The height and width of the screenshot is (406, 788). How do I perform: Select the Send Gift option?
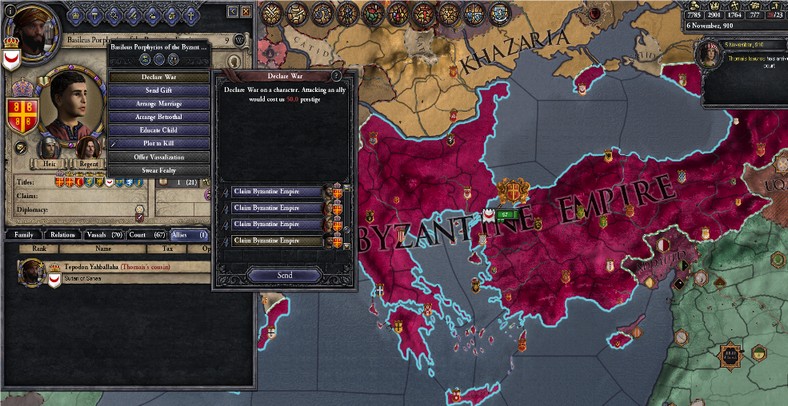click(x=160, y=90)
